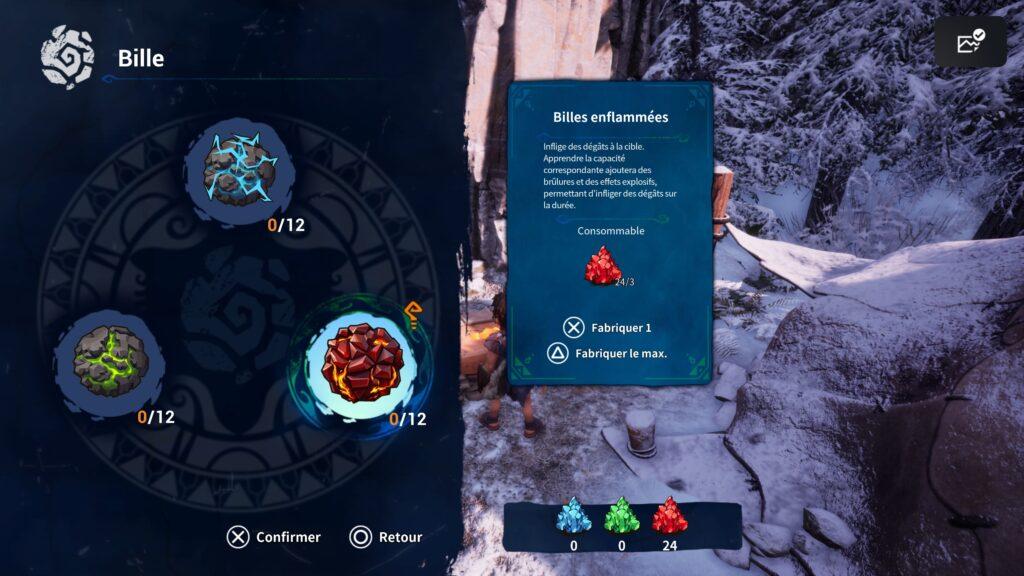The width and height of the screenshot is (1024, 576).
Task: Choose the green poison marble
Action: (109, 358)
